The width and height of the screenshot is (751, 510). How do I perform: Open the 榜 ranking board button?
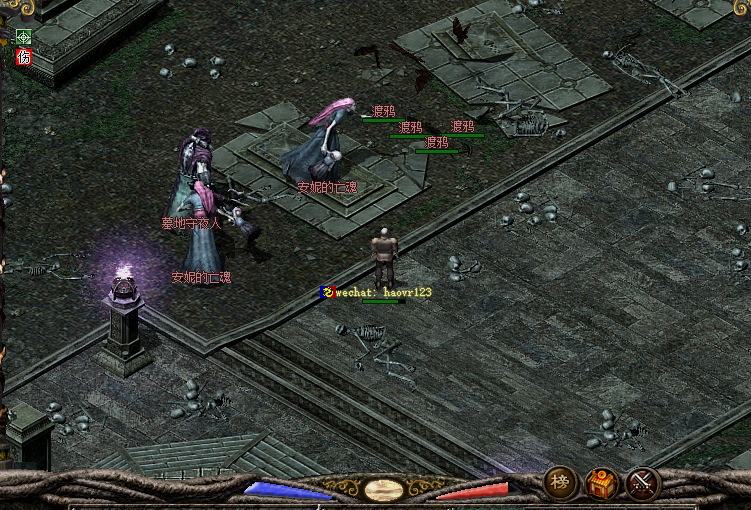click(560, 484)
